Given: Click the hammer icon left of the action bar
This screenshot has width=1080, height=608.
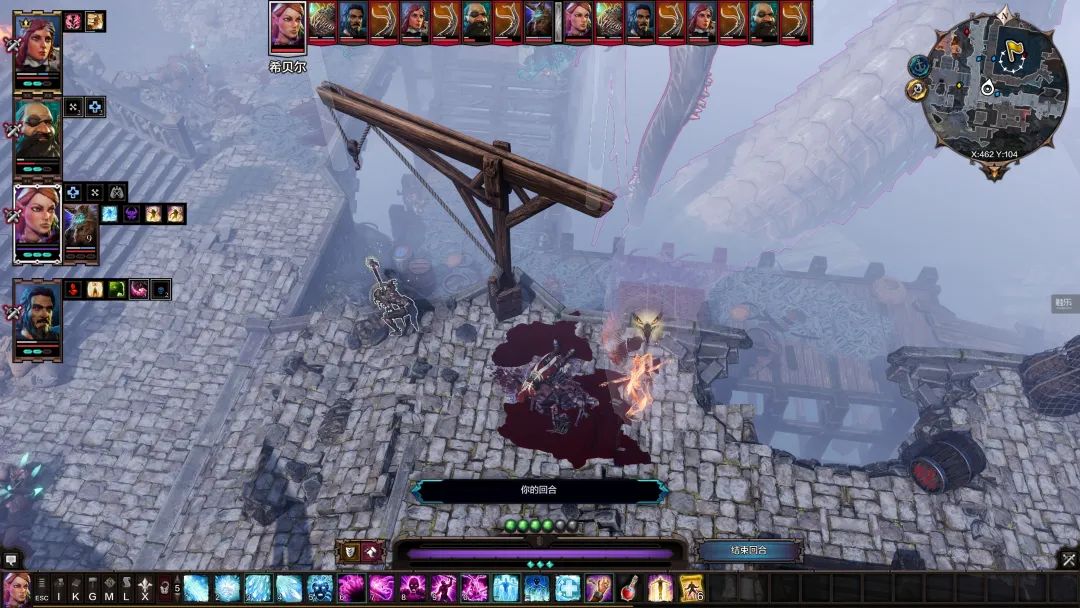Looking at the screenshot, I should click(372, 550).
